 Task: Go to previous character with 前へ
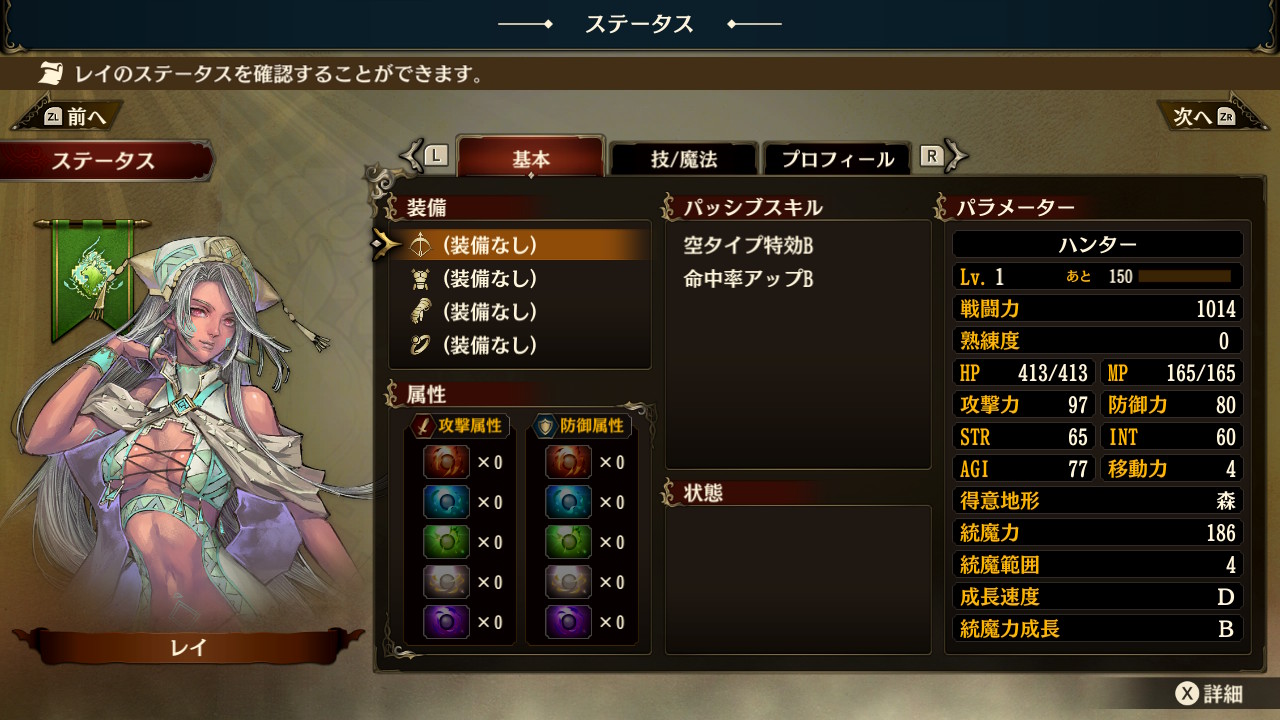point(75,116)
